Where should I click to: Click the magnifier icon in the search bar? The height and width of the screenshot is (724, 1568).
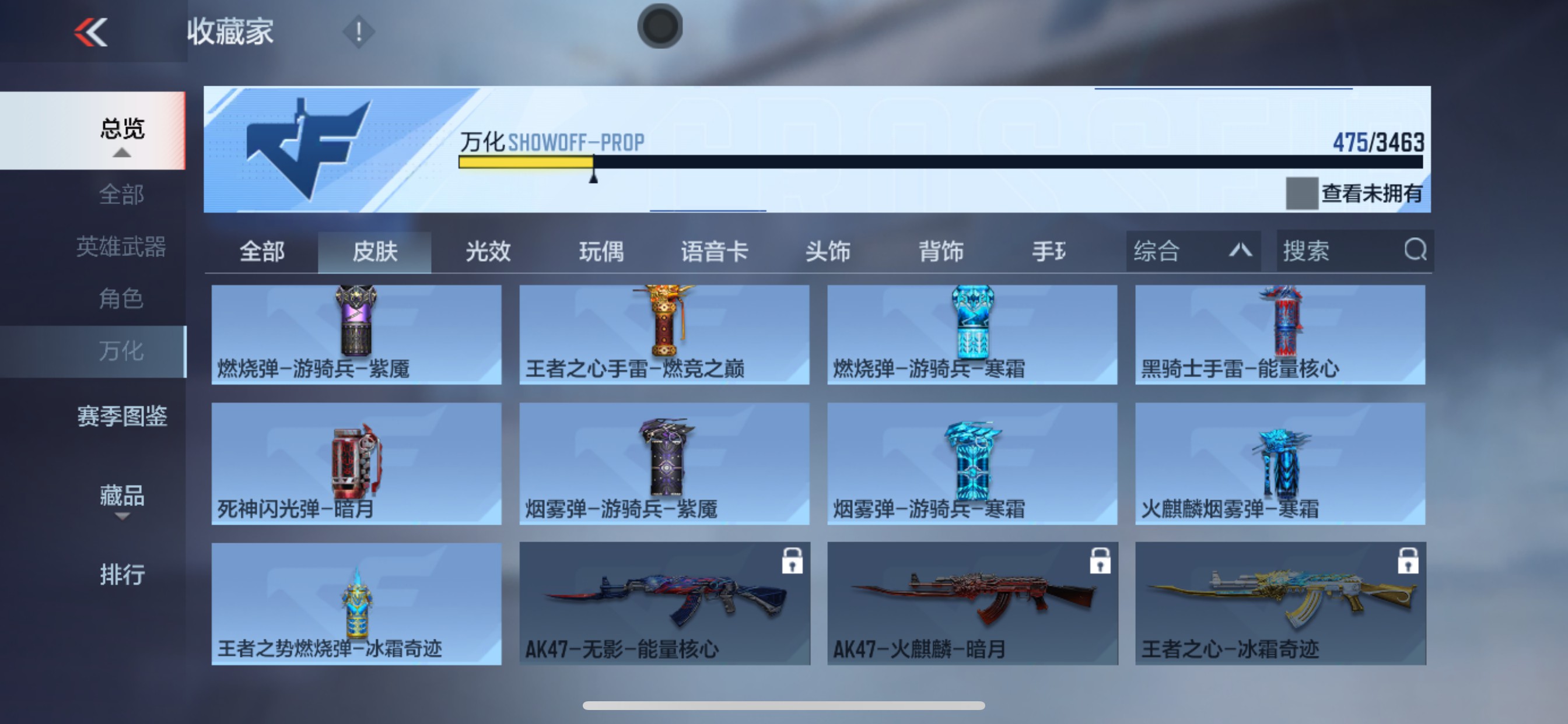1416,251
